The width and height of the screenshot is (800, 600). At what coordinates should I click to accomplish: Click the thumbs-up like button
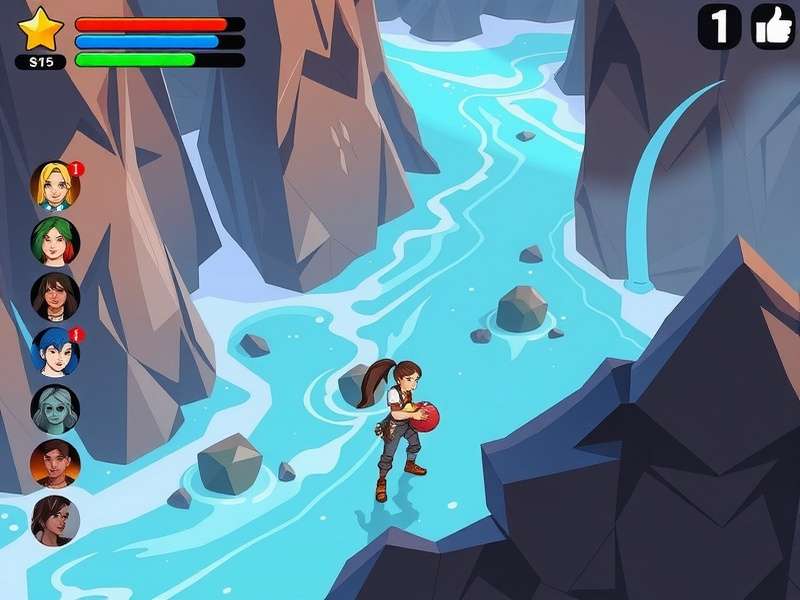click(x=773, y=26)
